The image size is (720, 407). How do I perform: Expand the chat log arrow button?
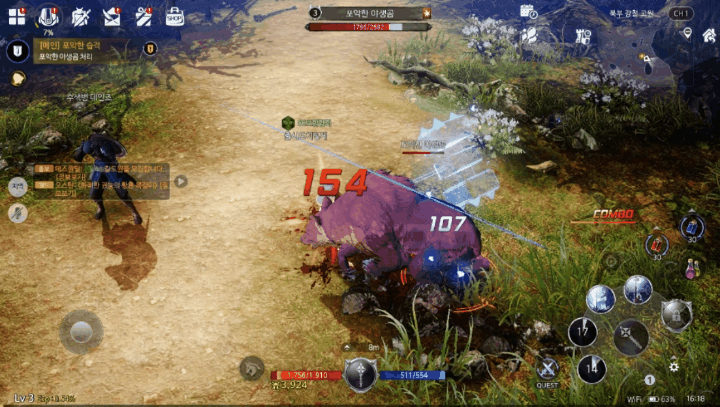click(x=181, y=181)
